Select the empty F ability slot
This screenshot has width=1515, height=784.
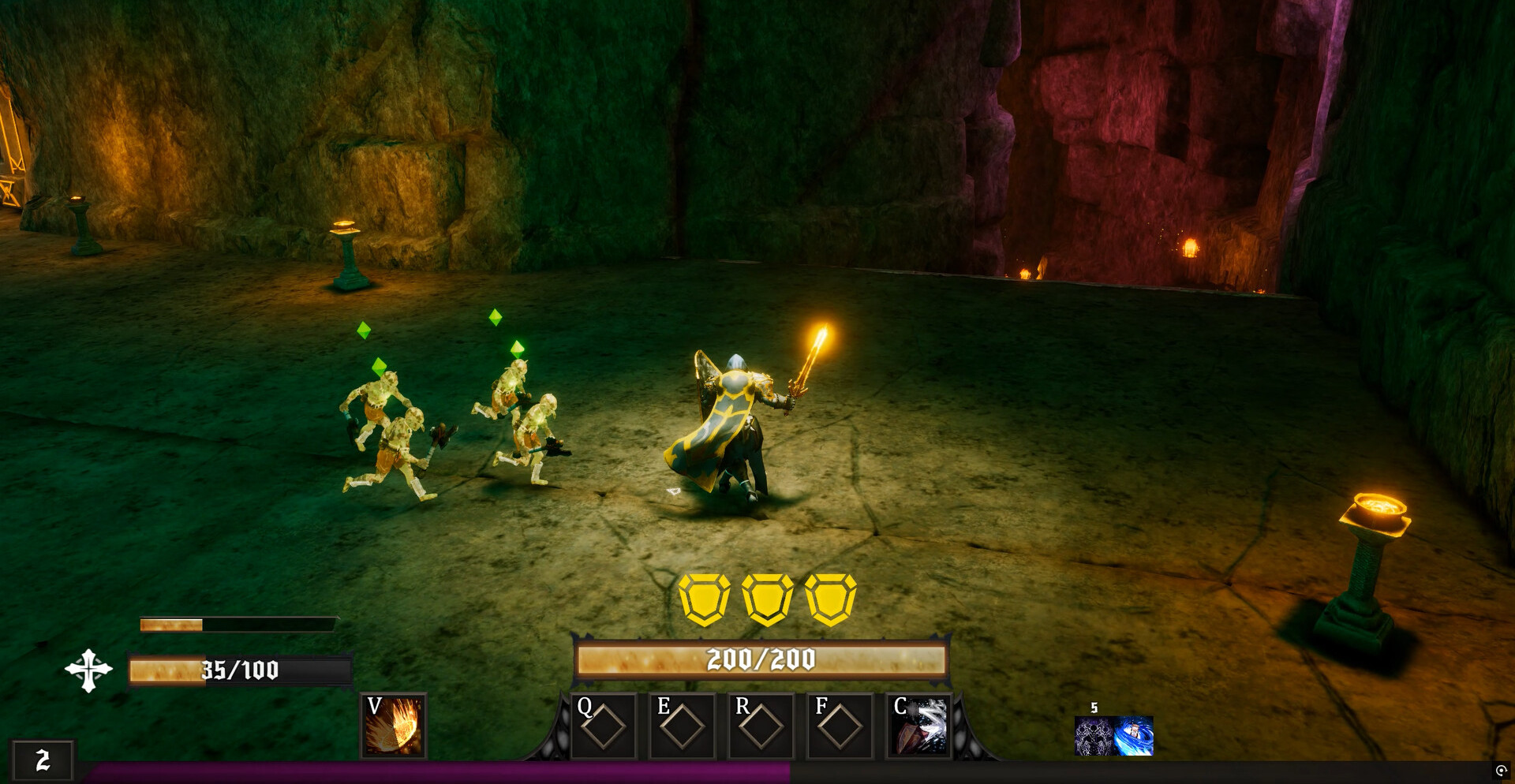click(840, 726)
